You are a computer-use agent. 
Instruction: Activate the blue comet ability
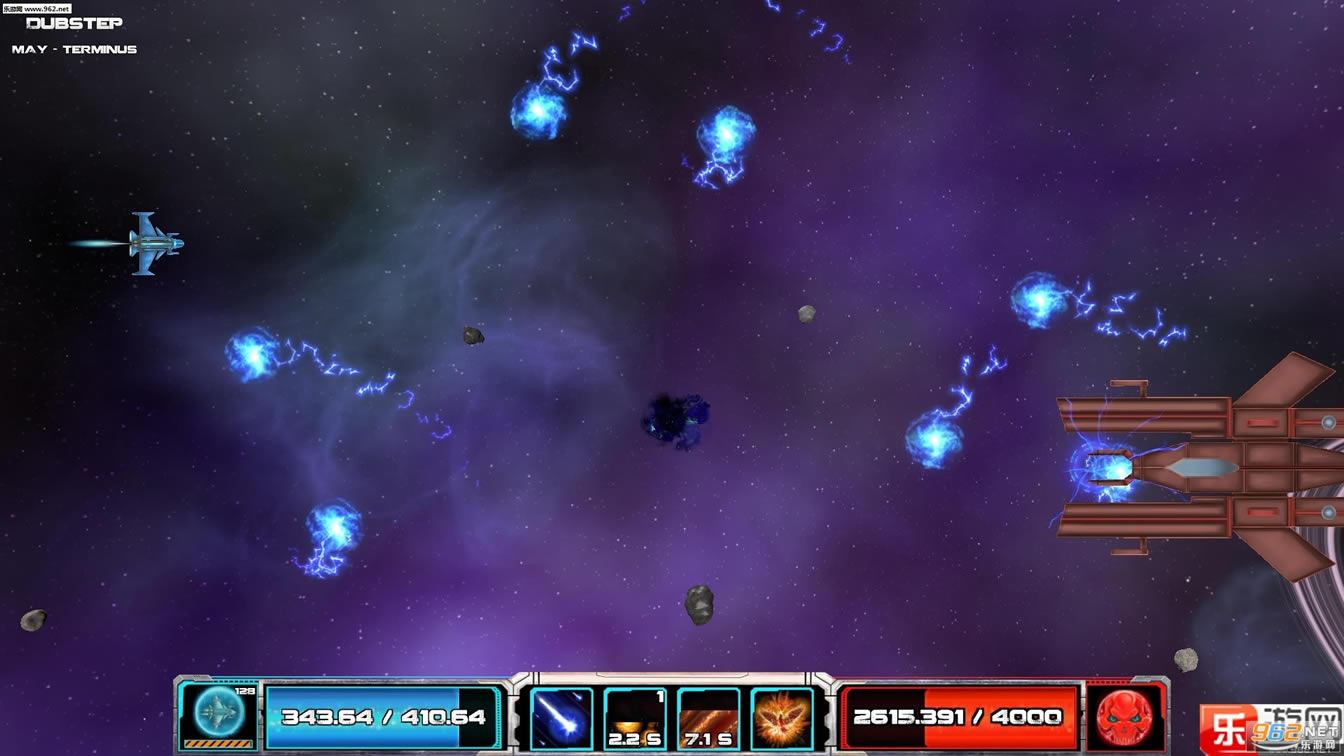pyautogui.click(x=561, y=718)
